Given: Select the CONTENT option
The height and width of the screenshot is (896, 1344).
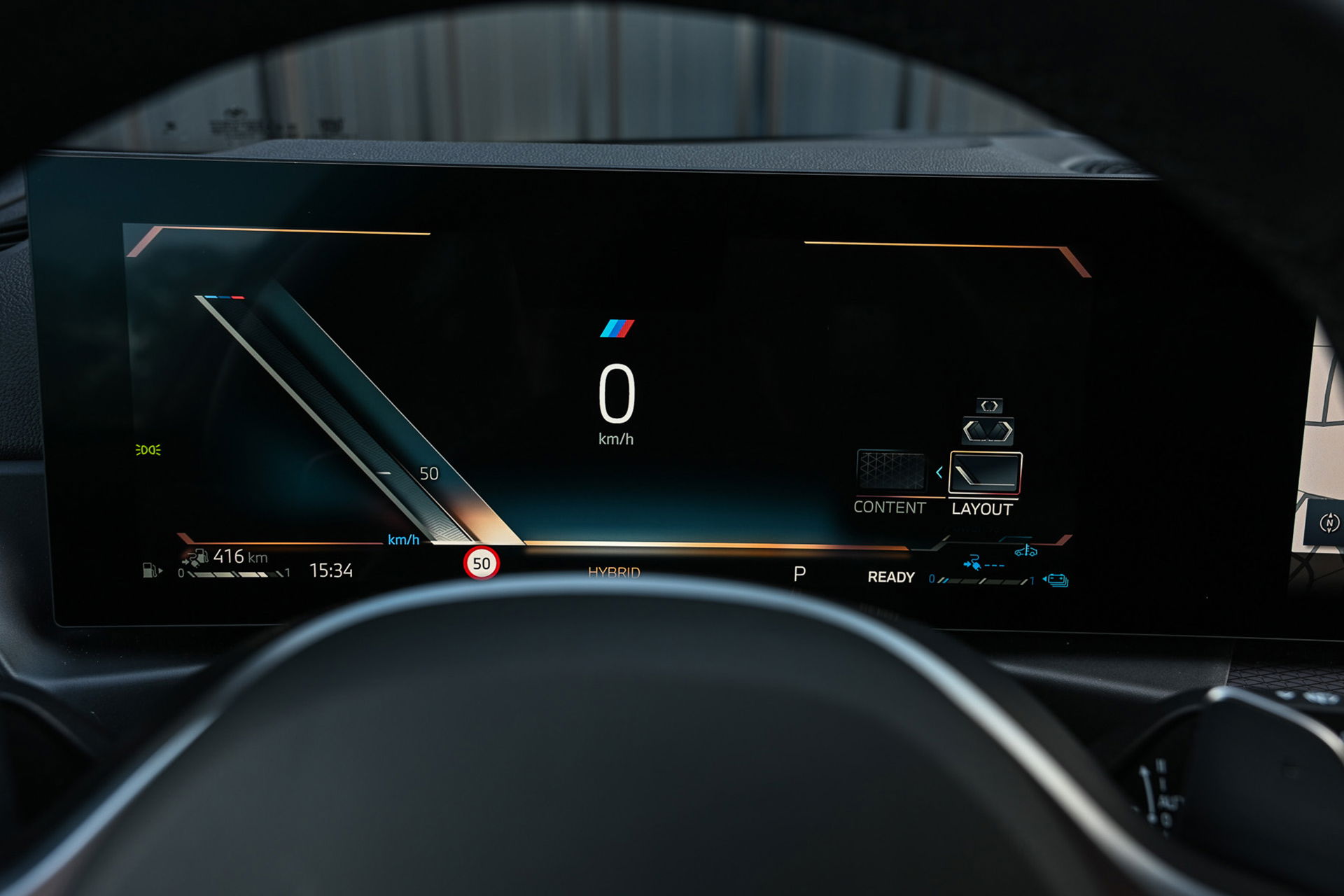Looking at the screenshot, I should pos(889,507).
